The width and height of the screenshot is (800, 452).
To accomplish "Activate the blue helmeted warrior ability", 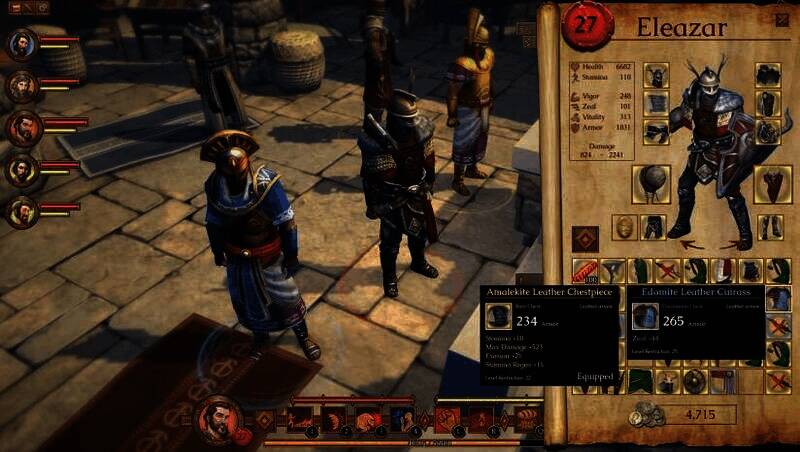I will tap(402, 419).
